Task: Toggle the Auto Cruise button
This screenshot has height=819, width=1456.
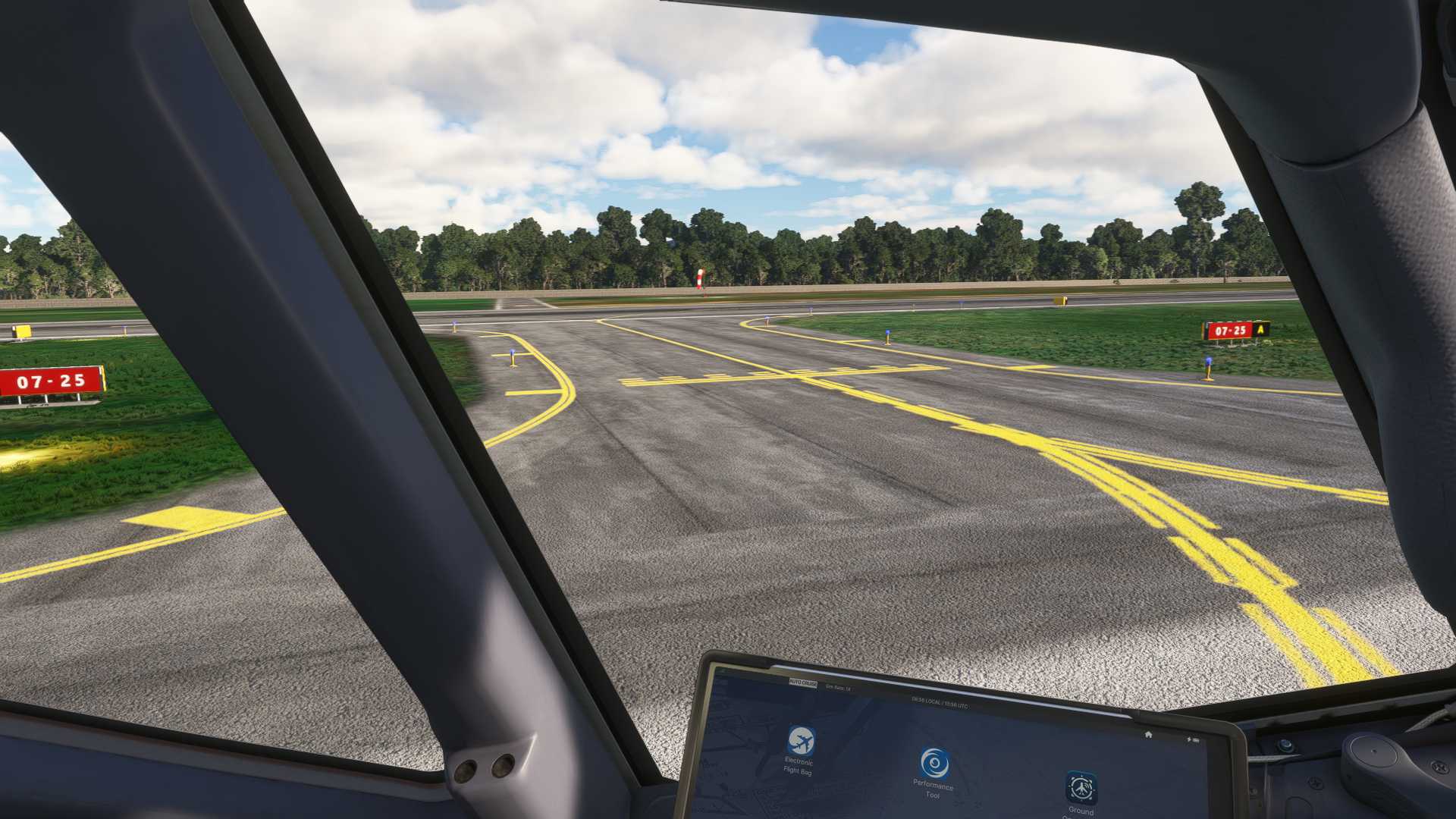Action: tap(802, 683)
